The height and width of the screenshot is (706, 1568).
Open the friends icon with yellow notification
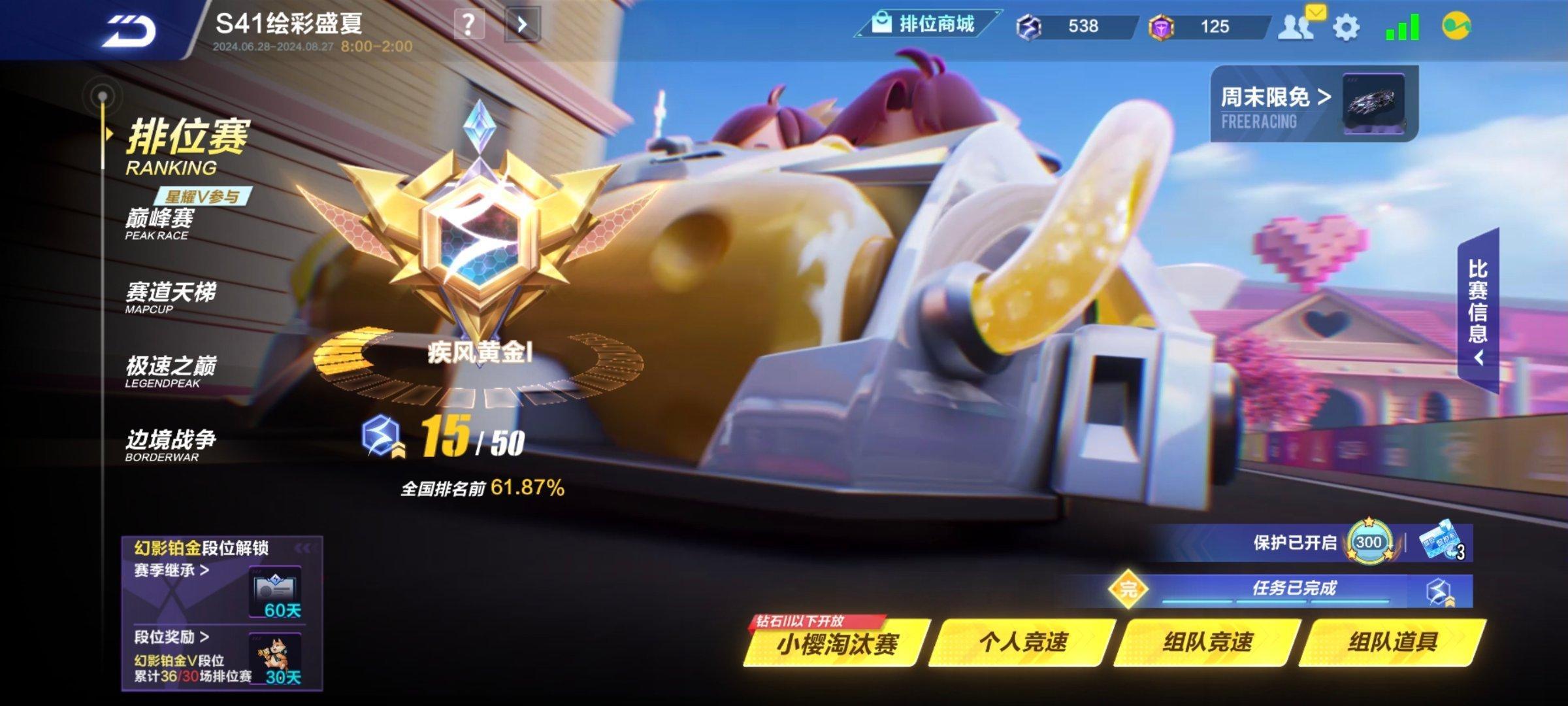click(1299, 25)
